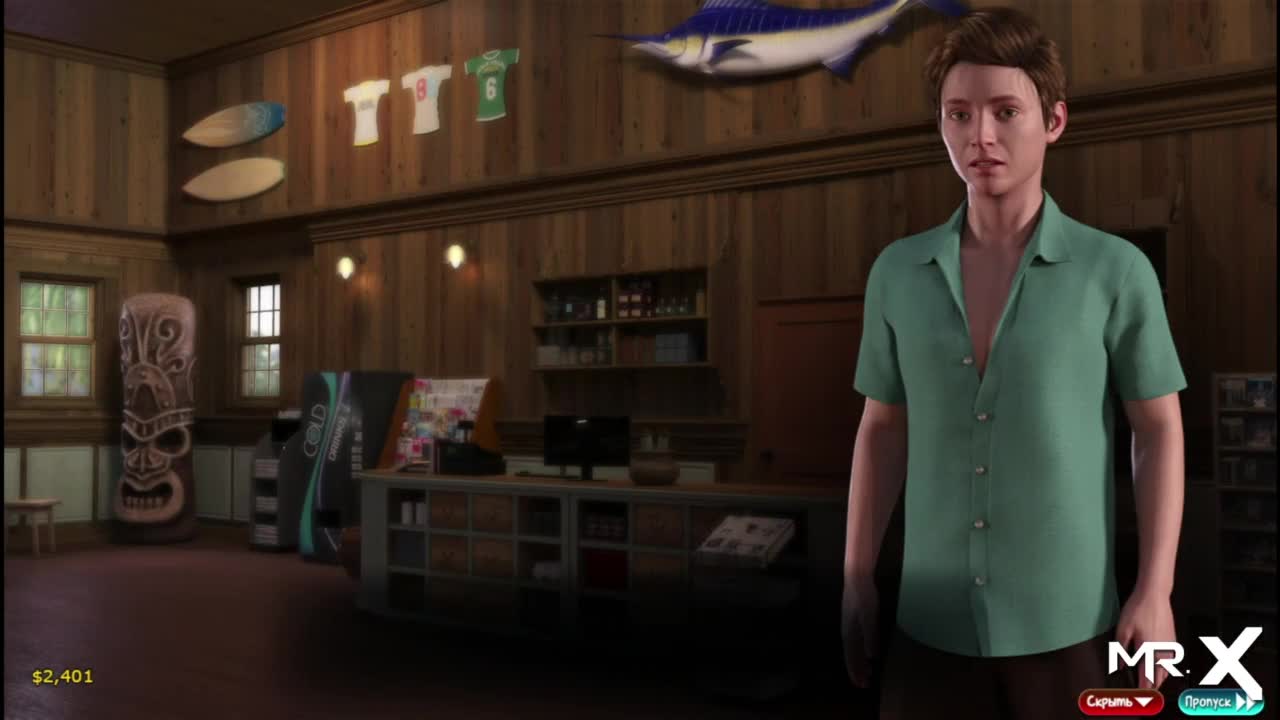Hide the interface with the red Скрыть button

(1120, 702)
